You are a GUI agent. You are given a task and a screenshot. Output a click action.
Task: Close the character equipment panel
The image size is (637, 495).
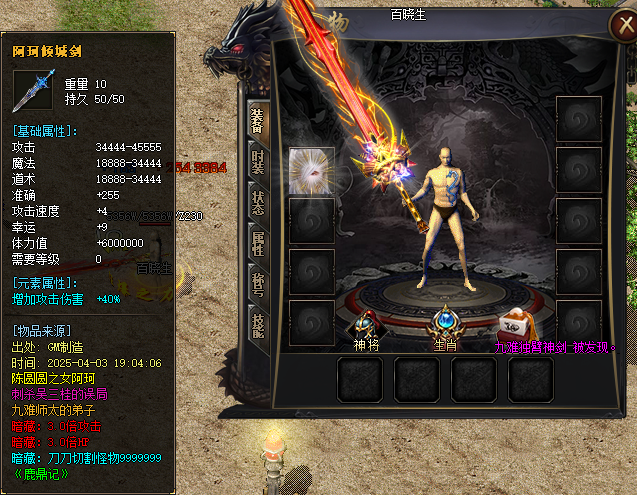pyautogui.click(x=618, y=27)
